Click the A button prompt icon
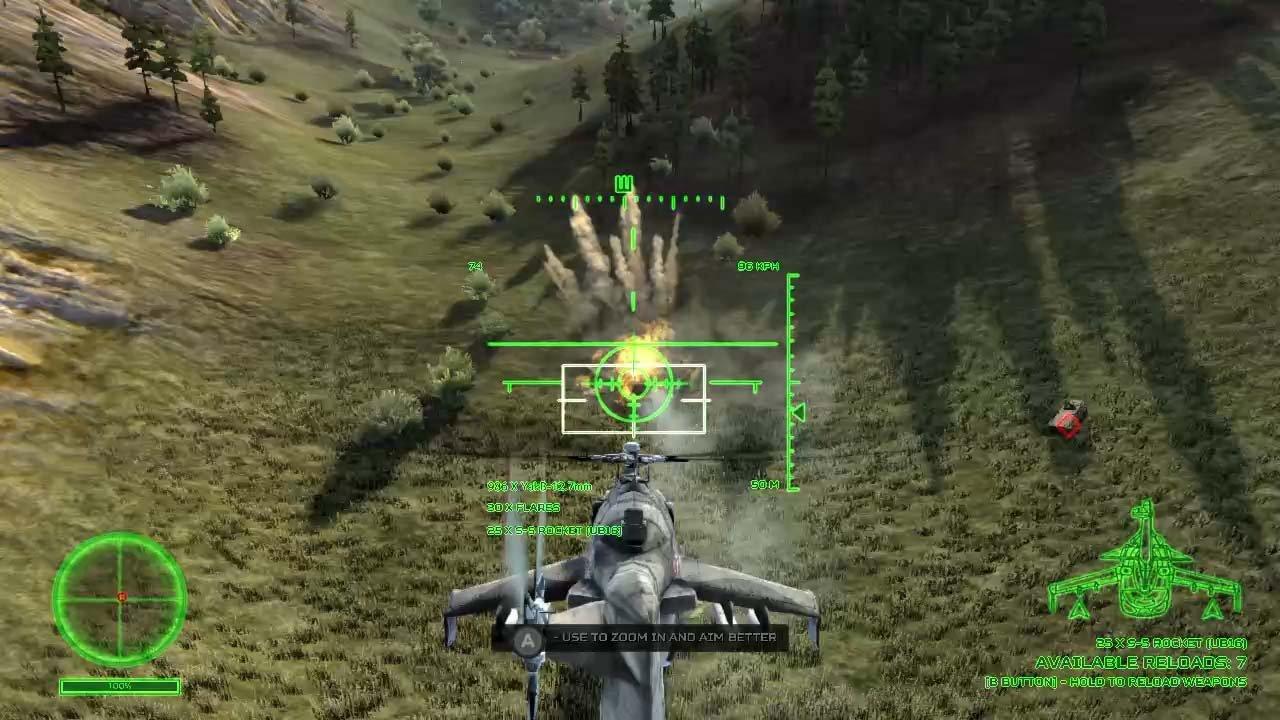This screenshot has width=1280, height=720. tap(524, 637)
